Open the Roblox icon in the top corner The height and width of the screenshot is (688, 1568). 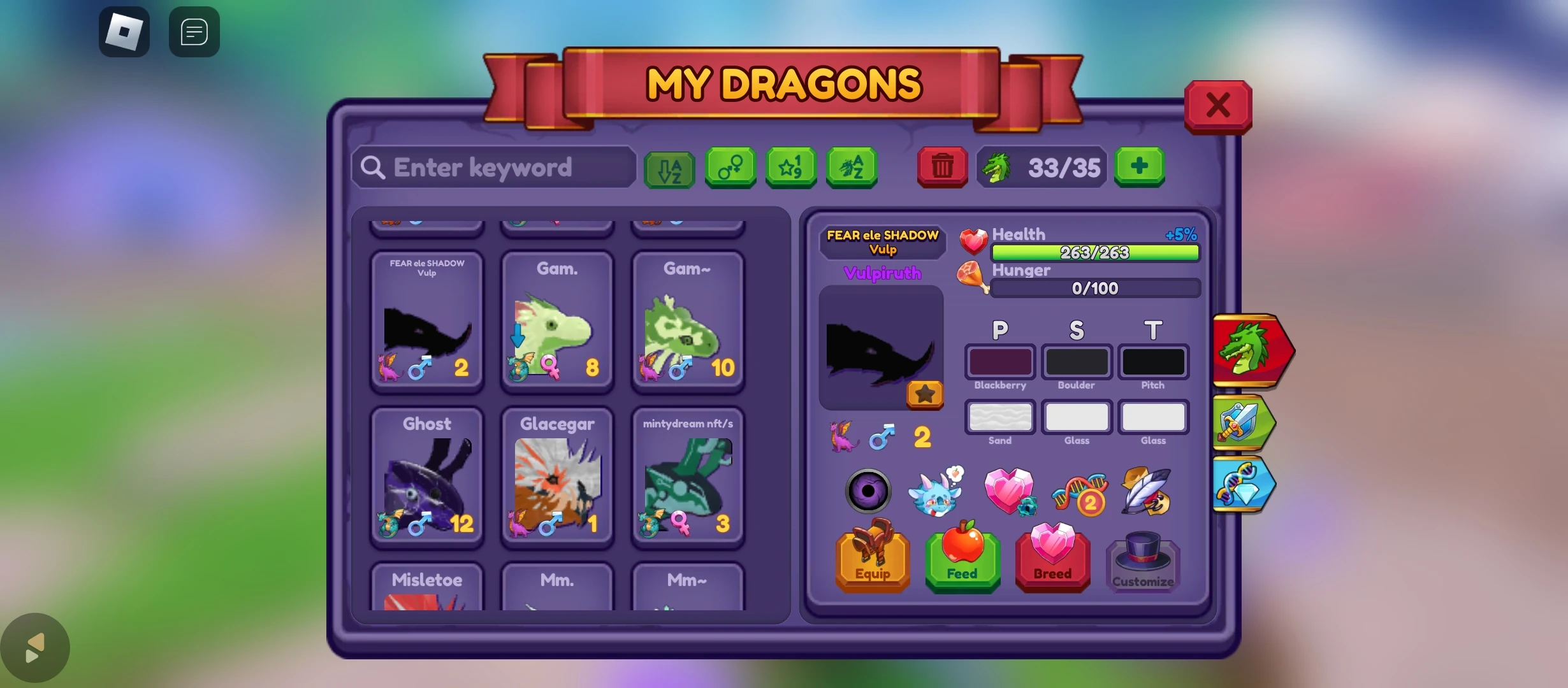[x=124, y=32]
